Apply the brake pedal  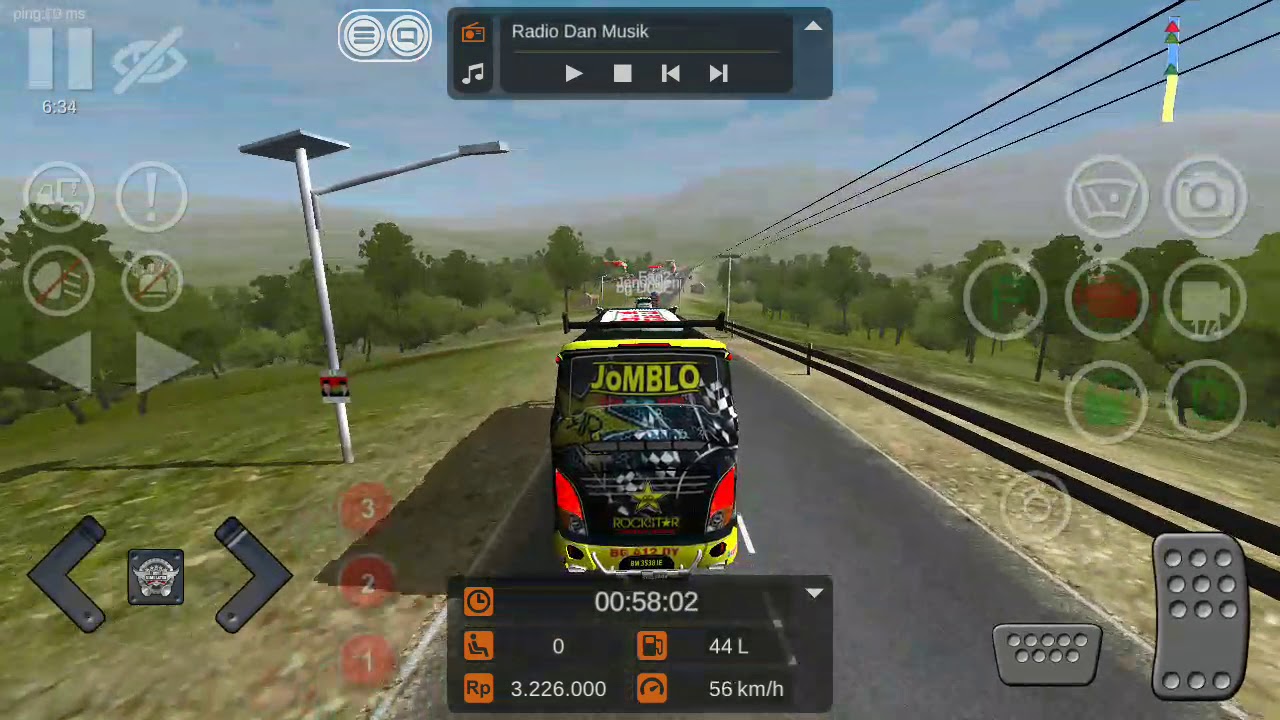coord(1047,657)
